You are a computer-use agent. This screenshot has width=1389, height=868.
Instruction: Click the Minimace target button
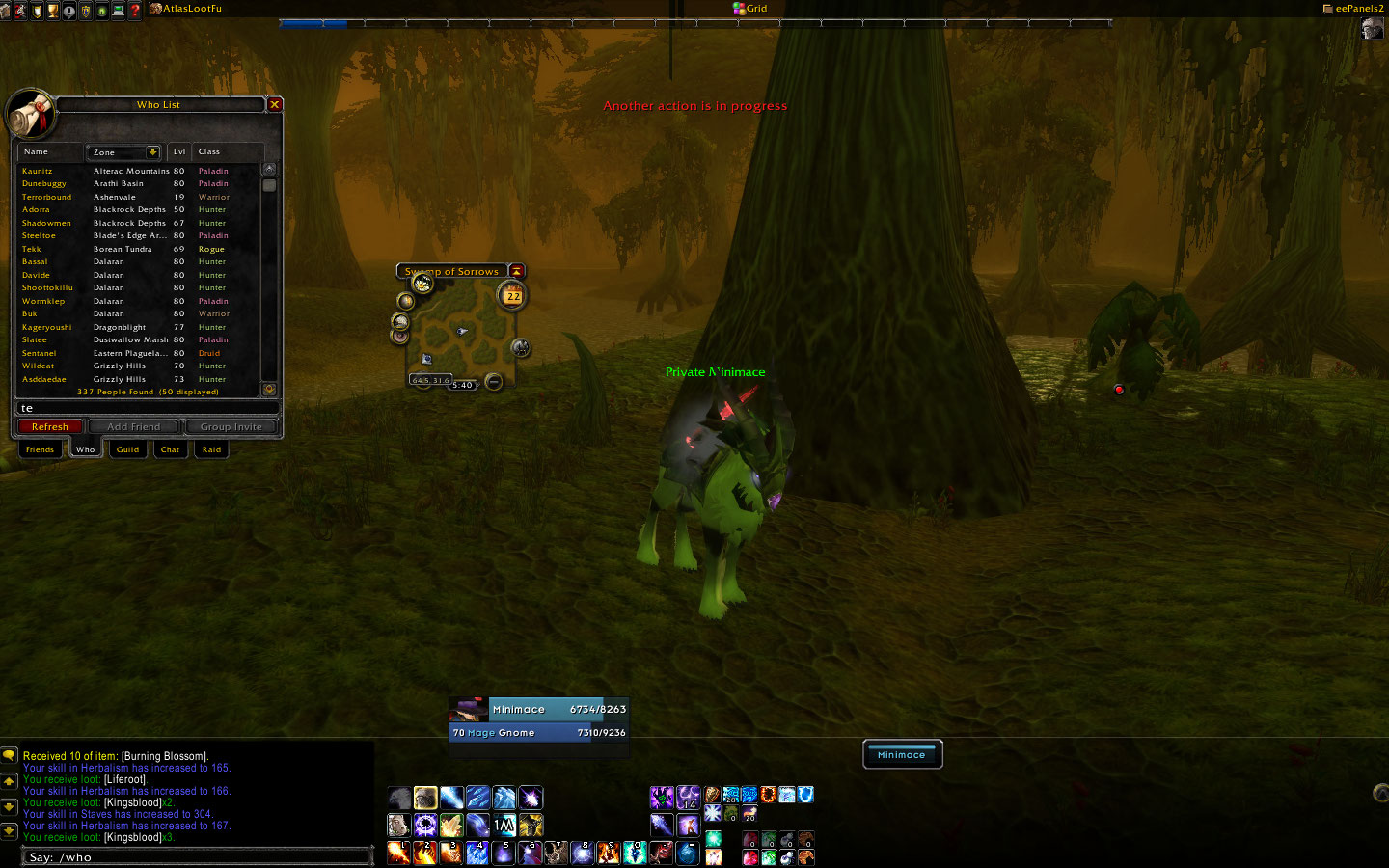coord(902,755)
